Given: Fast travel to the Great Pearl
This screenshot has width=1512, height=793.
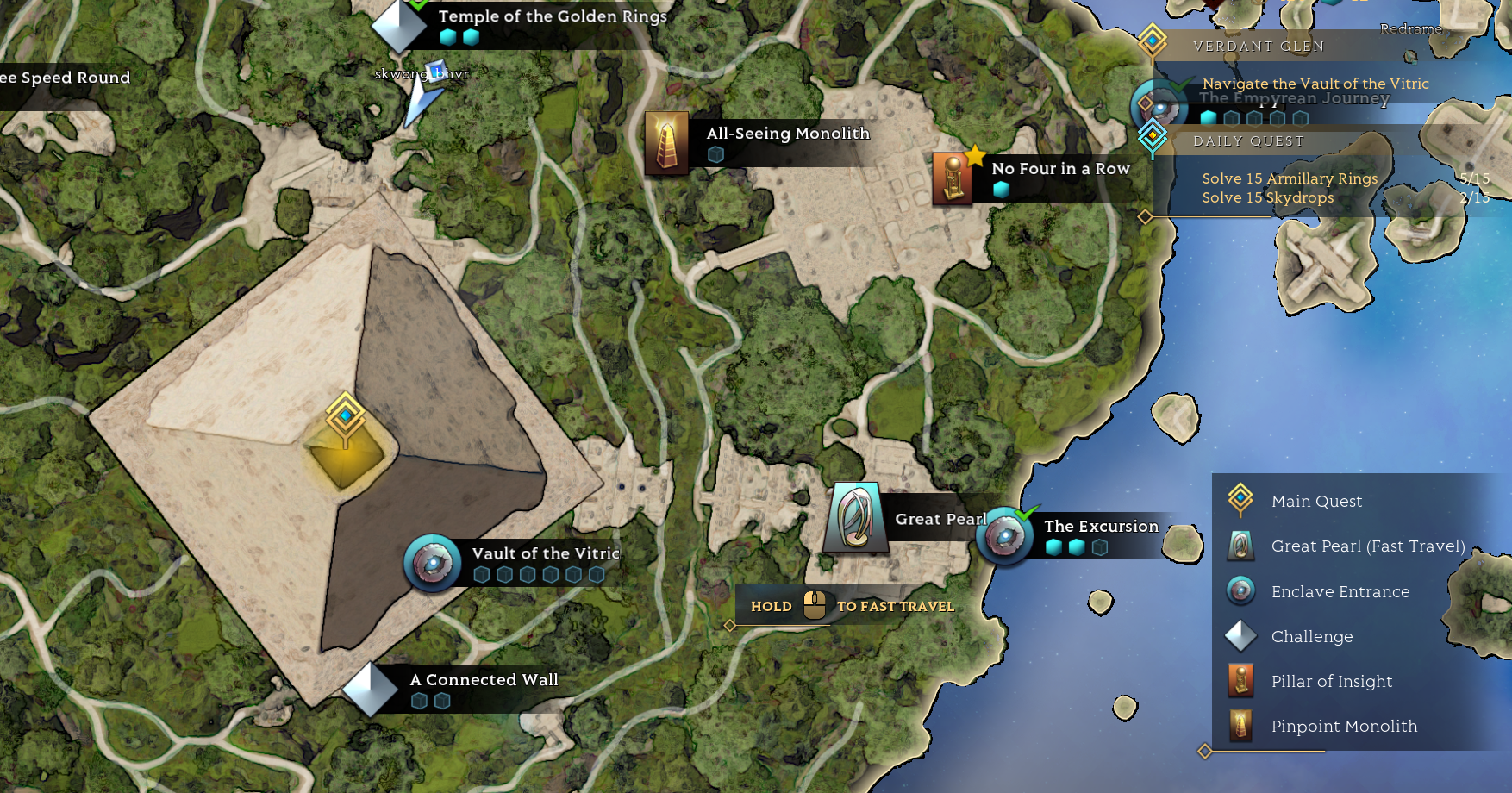Looking at the screenshot, I should pos(856,518).
